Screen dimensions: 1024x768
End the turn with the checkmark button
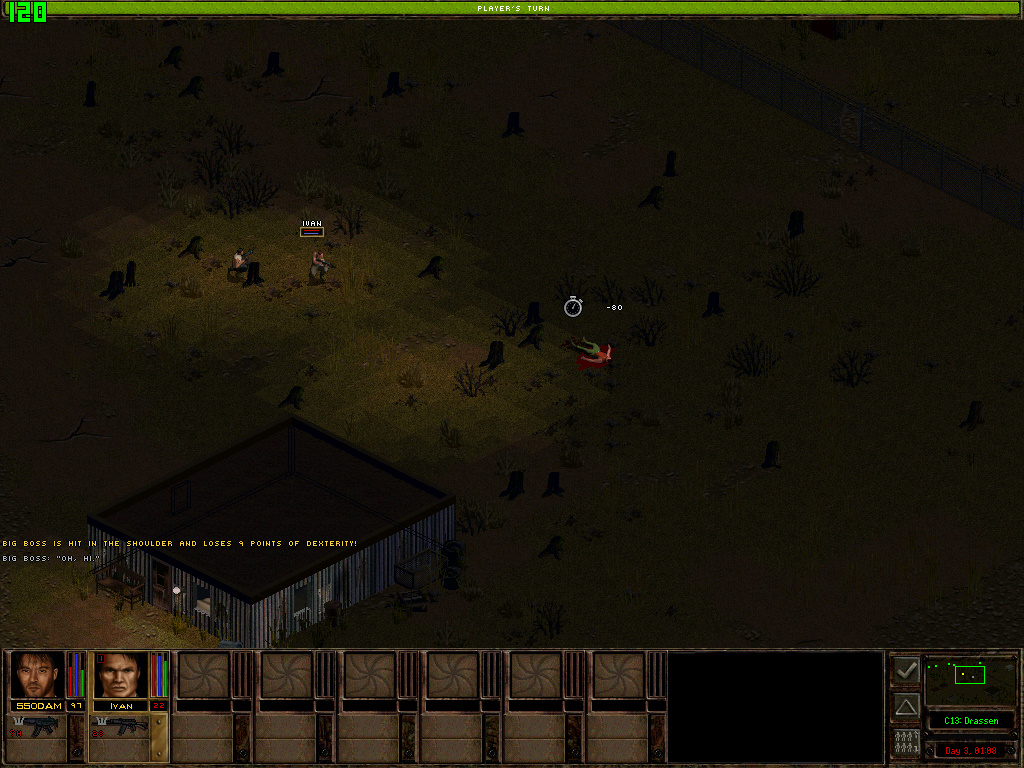pos(907,669)
